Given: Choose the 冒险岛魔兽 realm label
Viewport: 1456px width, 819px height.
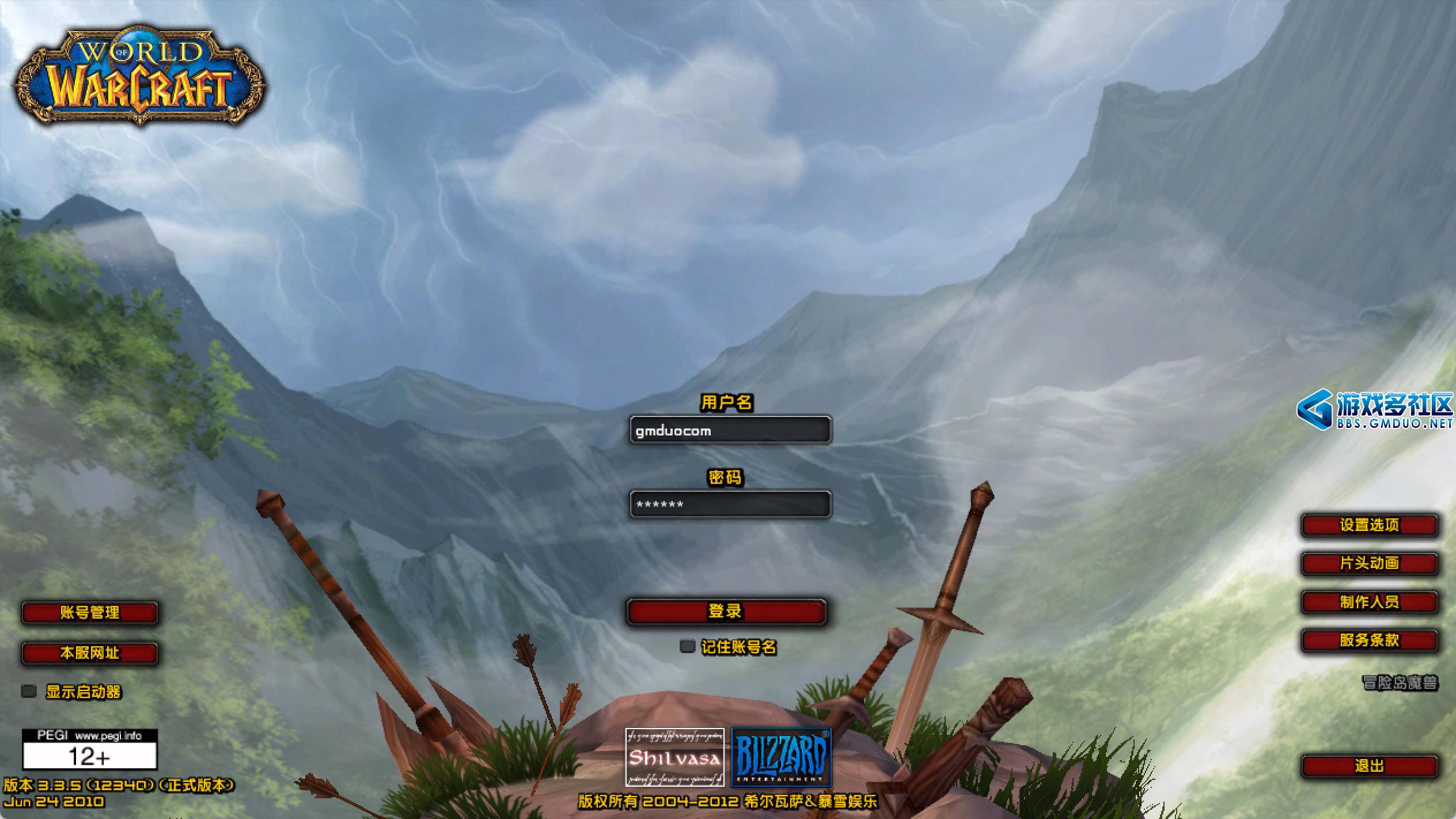Looking at the screenshot, I should [1400, 683].
